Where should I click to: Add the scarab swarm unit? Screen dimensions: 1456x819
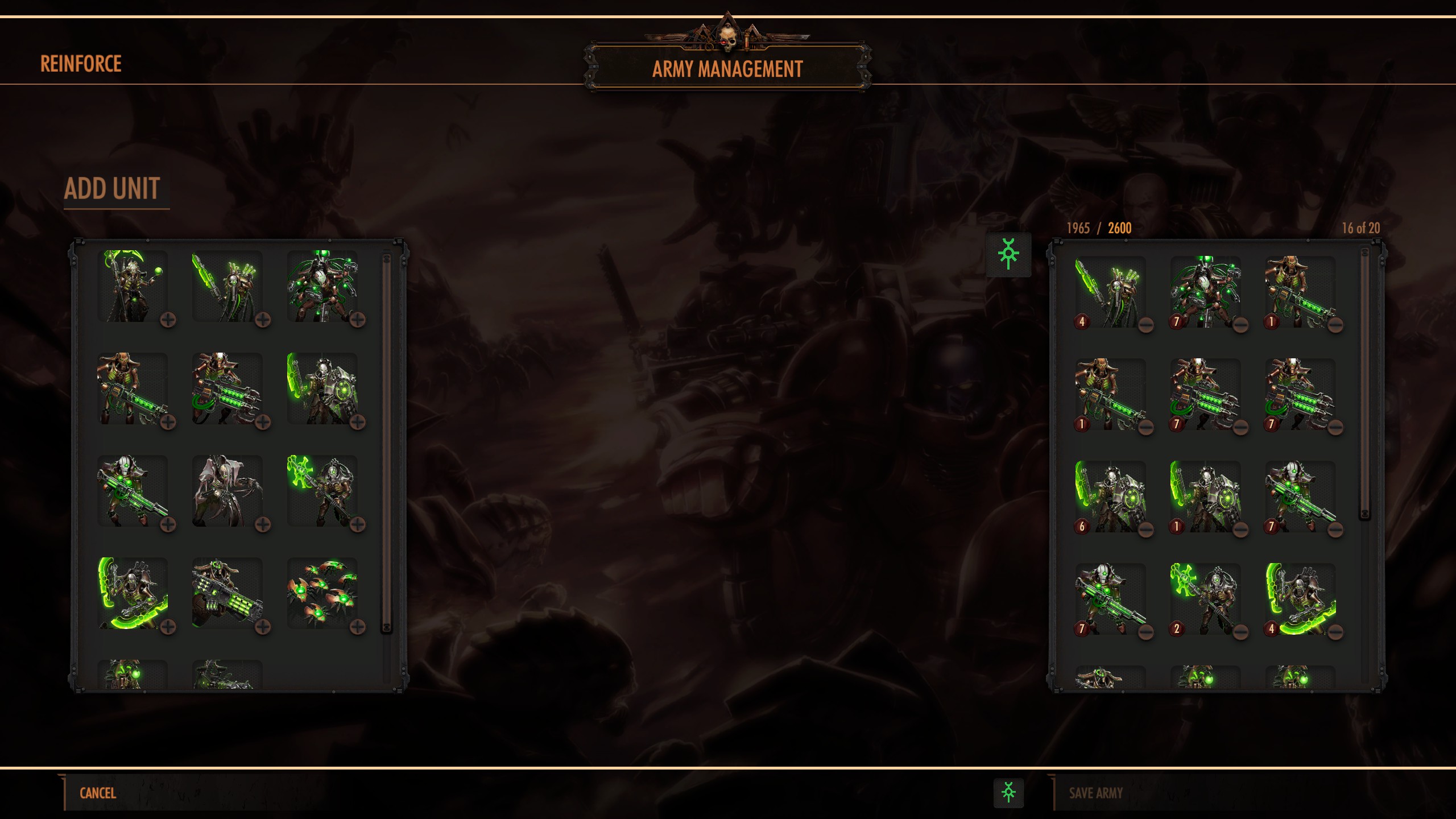357,627
